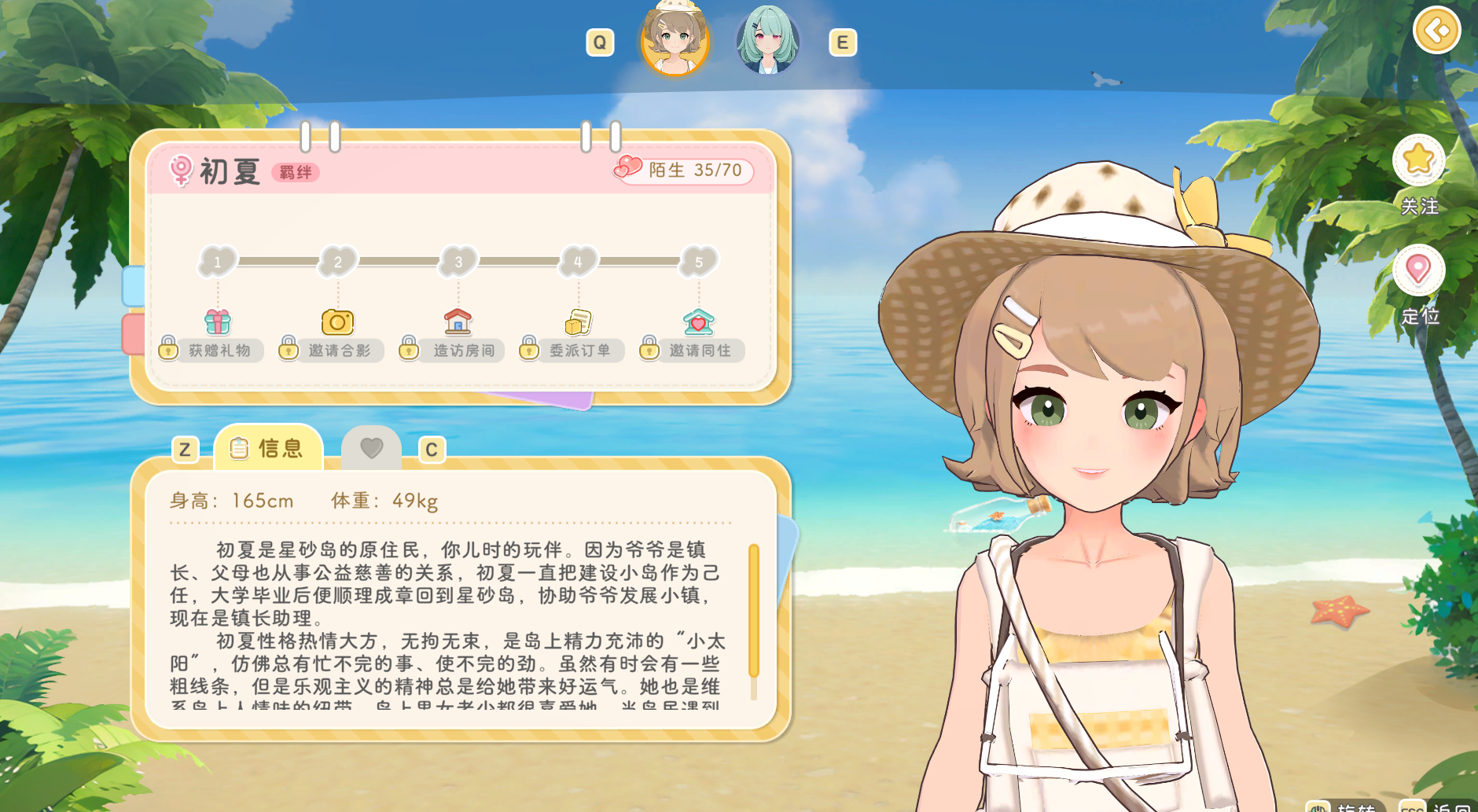The width and height of the screenshot is (1478, 812).
Task: Click the house icon above 造访房间
Action: (x=458, y=321)
